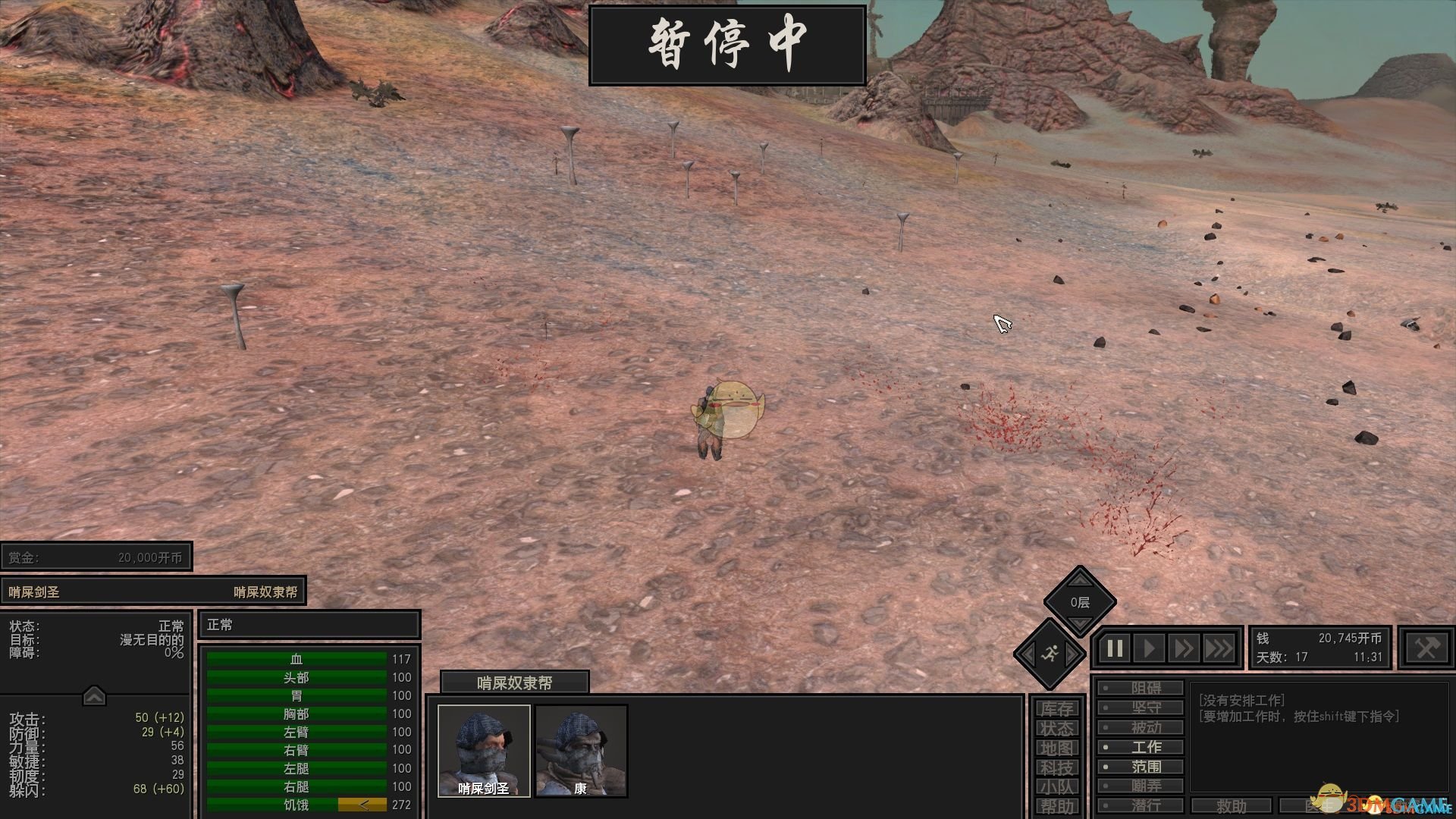Viewport: 1456px width, 819px height.
Task: Click the yellow marker on the 饥饿 hunger bar
Action: [364, 805]
